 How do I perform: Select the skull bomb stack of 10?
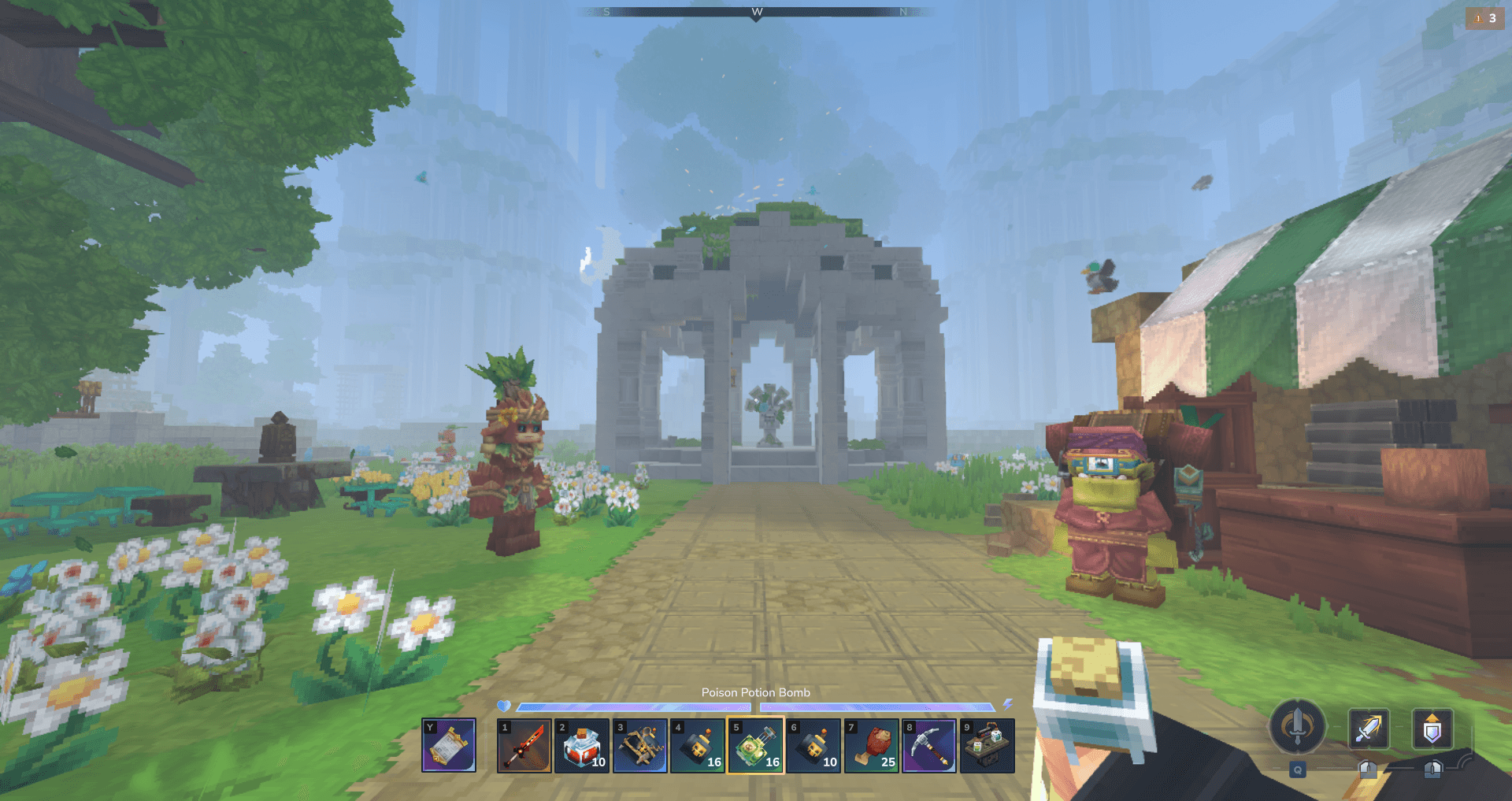tap(813, 745)
